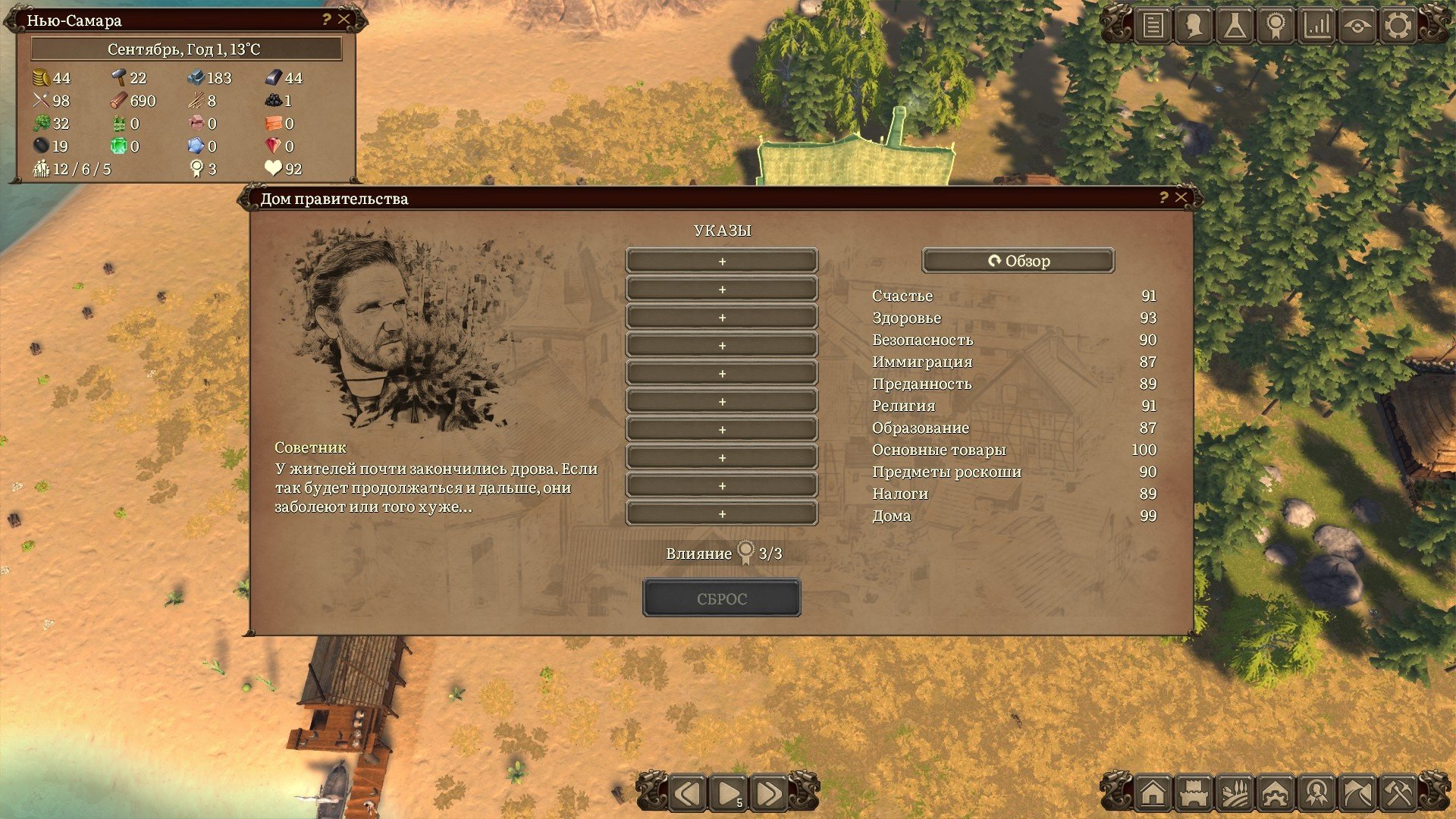The height and width of the screenshot is (819, 1456).
Task: Open the house build category
Action: coord(1153,794)
